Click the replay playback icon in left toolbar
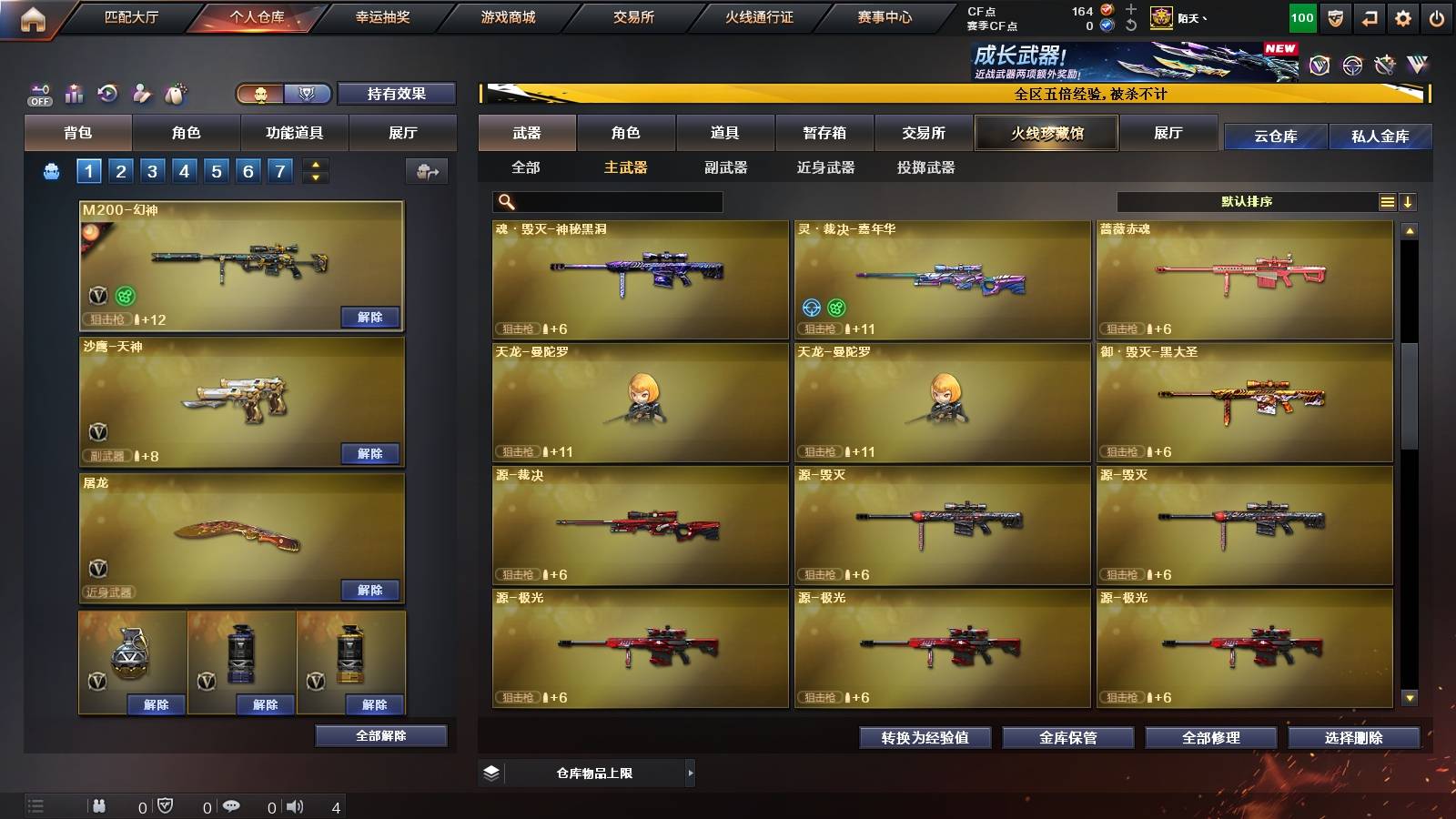This screenshot has width=1456, height=819. (x=106, y=93)
